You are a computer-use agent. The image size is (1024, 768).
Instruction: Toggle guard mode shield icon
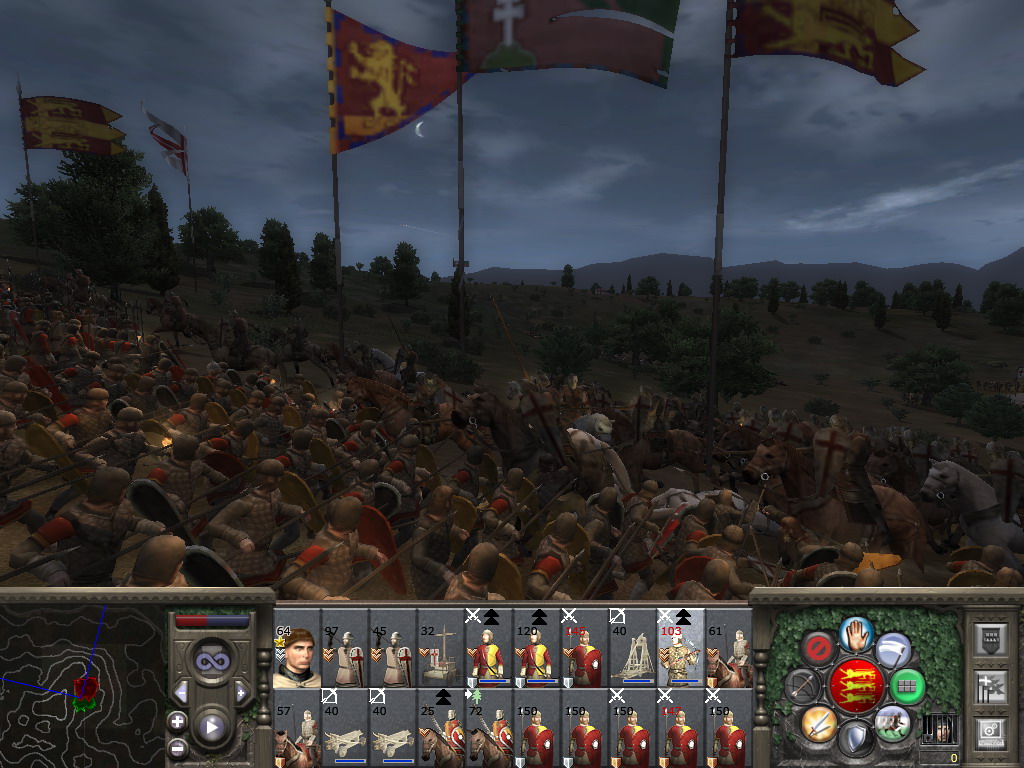click(856, 740)
